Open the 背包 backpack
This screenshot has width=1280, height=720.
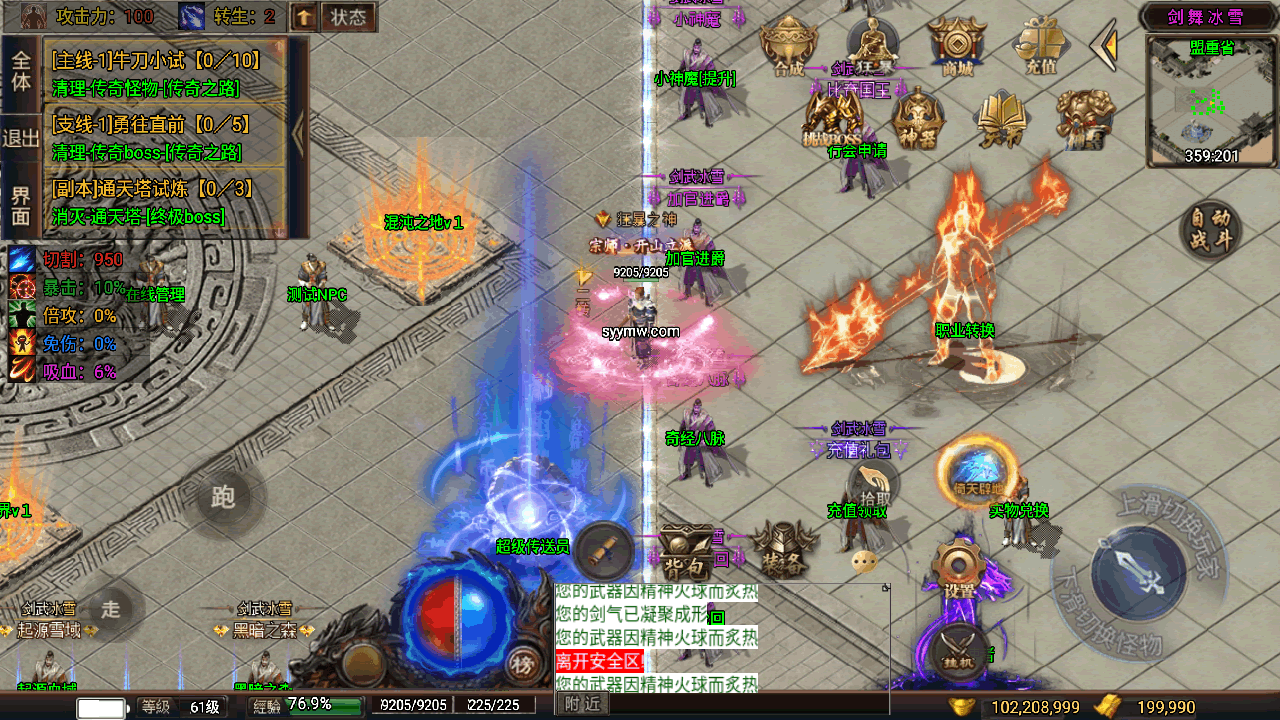point(688,550)
